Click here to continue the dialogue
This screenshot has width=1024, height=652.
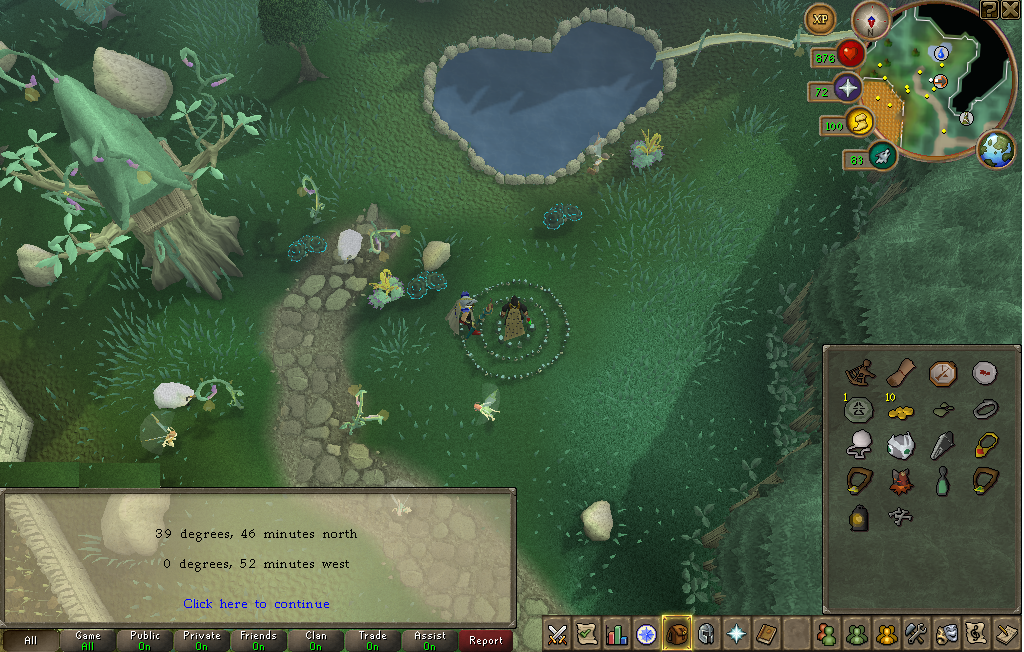pyautogui.click(x=256, y=604)
